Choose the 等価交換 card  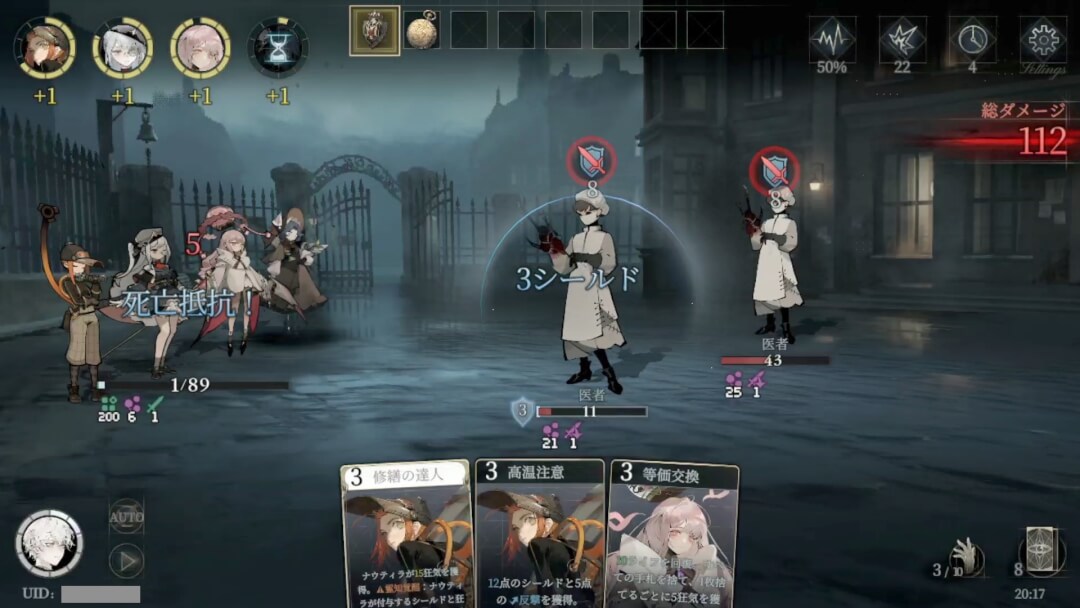[x=673, y=537]
